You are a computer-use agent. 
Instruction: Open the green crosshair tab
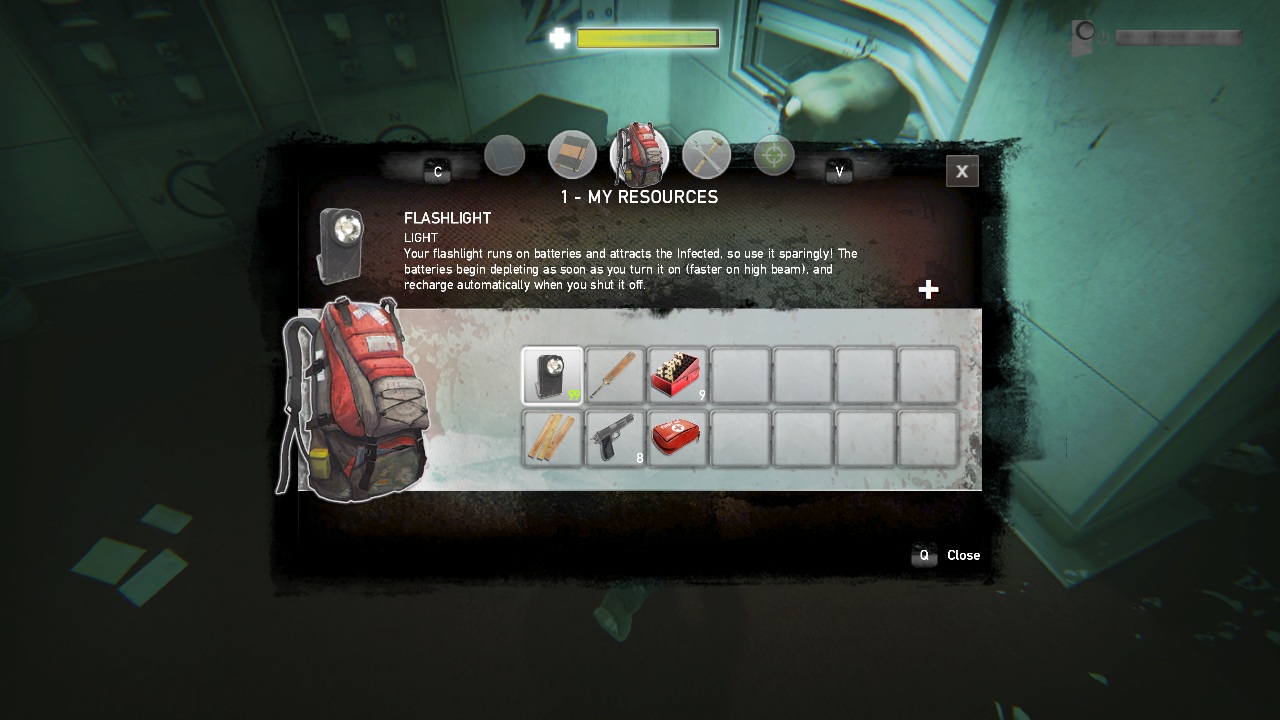(774, 156)
